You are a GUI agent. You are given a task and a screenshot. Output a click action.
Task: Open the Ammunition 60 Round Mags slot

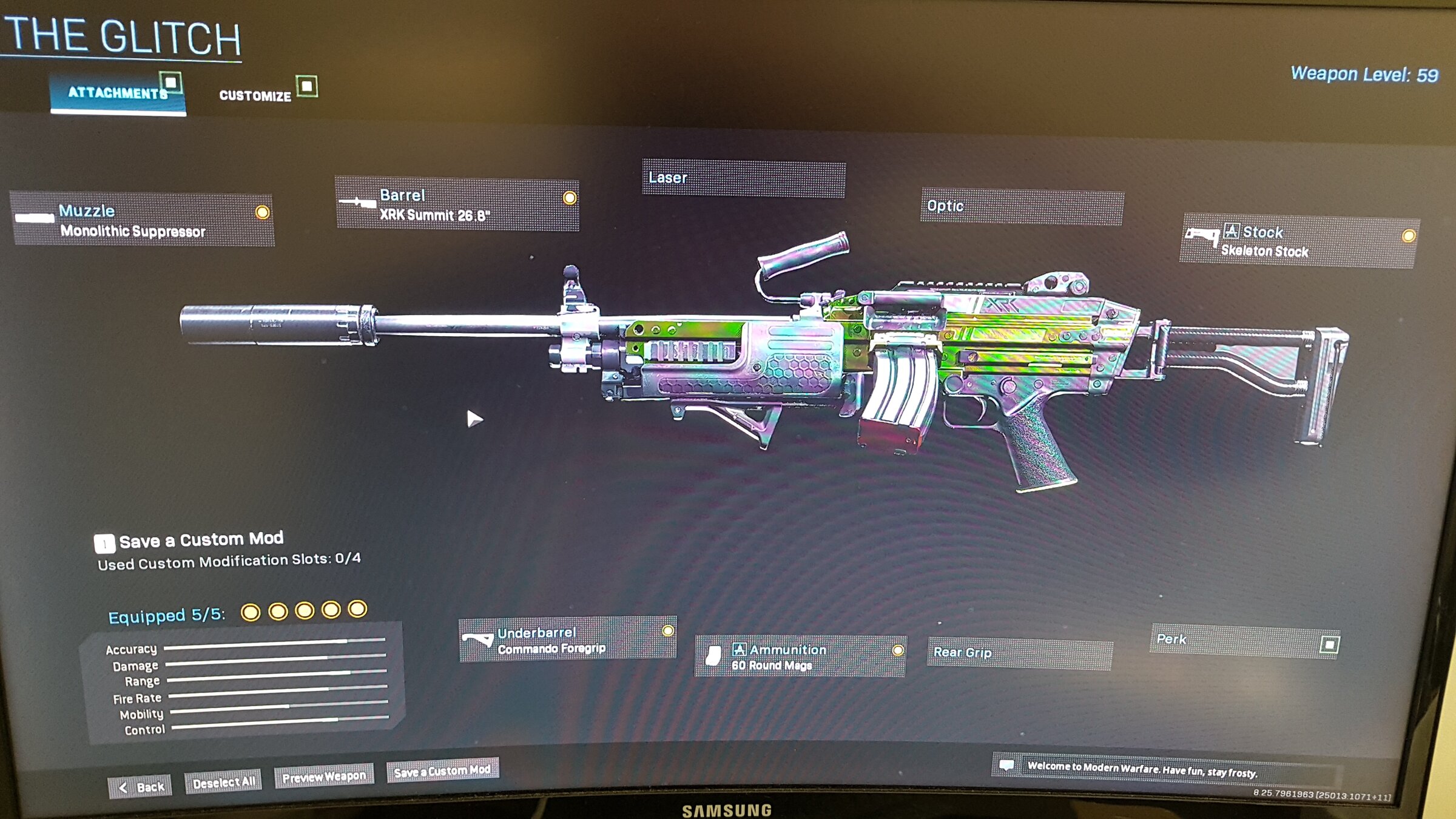click(800, 656)
